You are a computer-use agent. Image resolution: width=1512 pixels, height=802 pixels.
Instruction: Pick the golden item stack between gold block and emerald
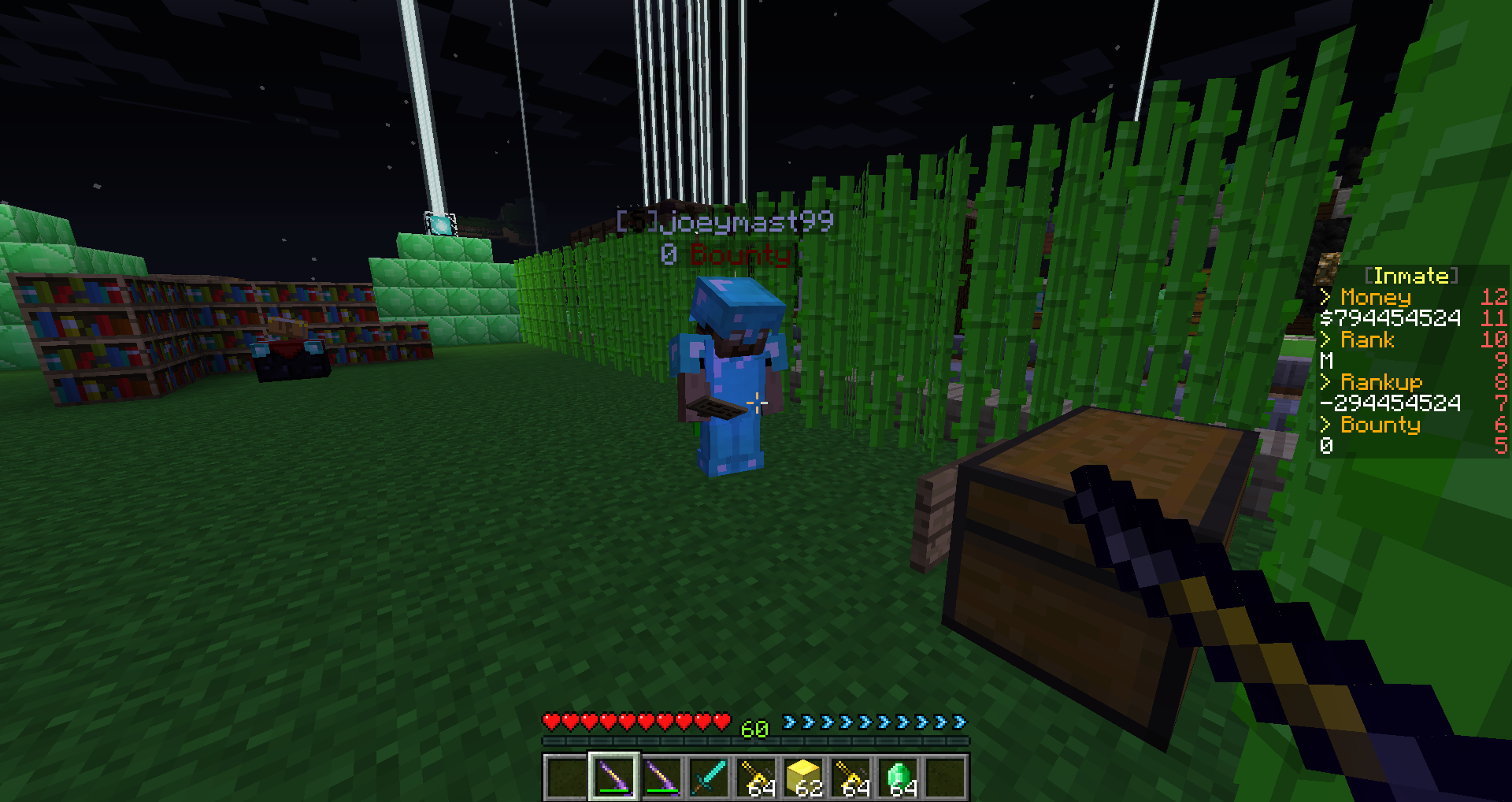click(x=851, y=777)
